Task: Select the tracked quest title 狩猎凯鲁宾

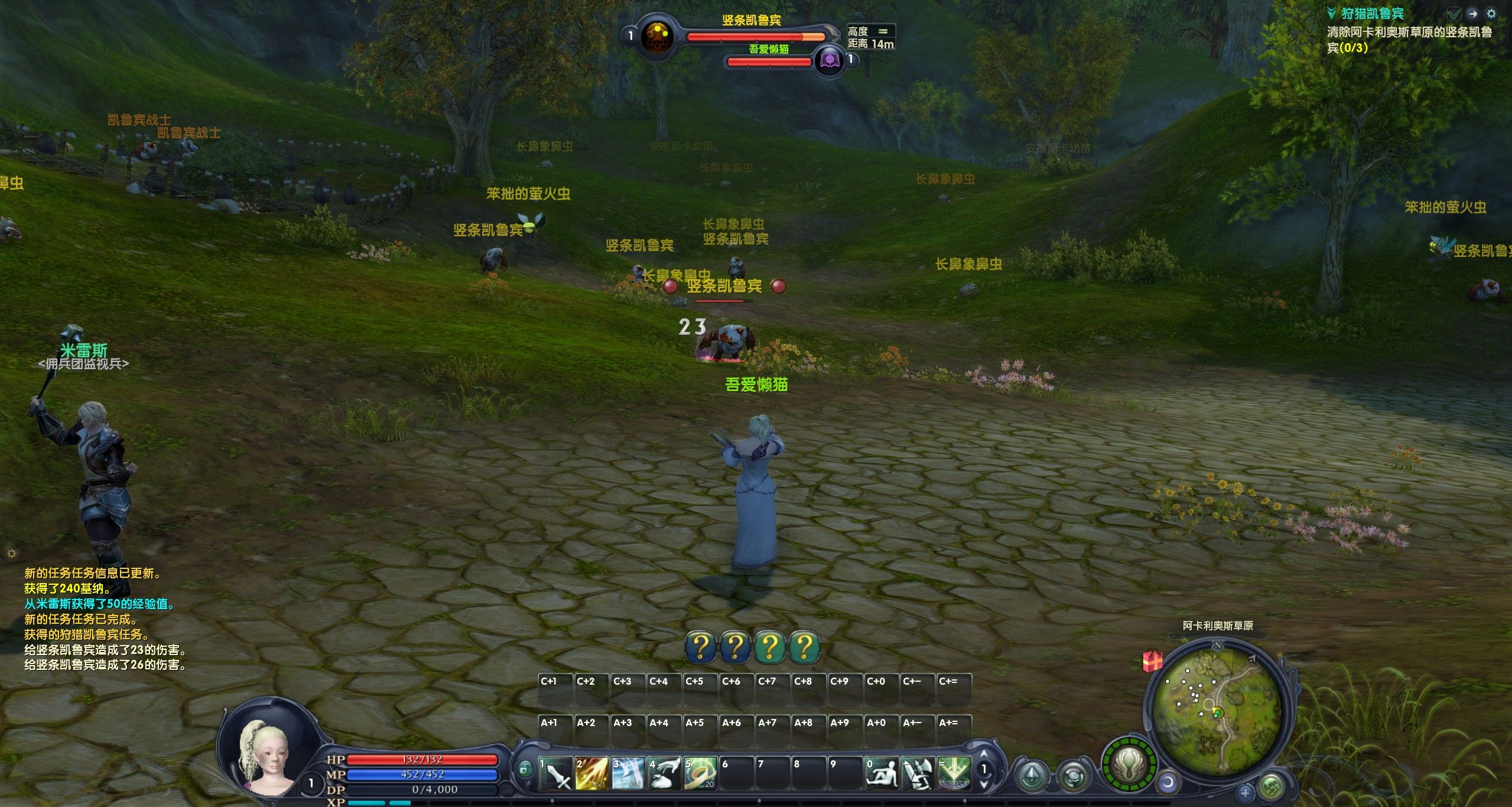Action: point(1372,13)
